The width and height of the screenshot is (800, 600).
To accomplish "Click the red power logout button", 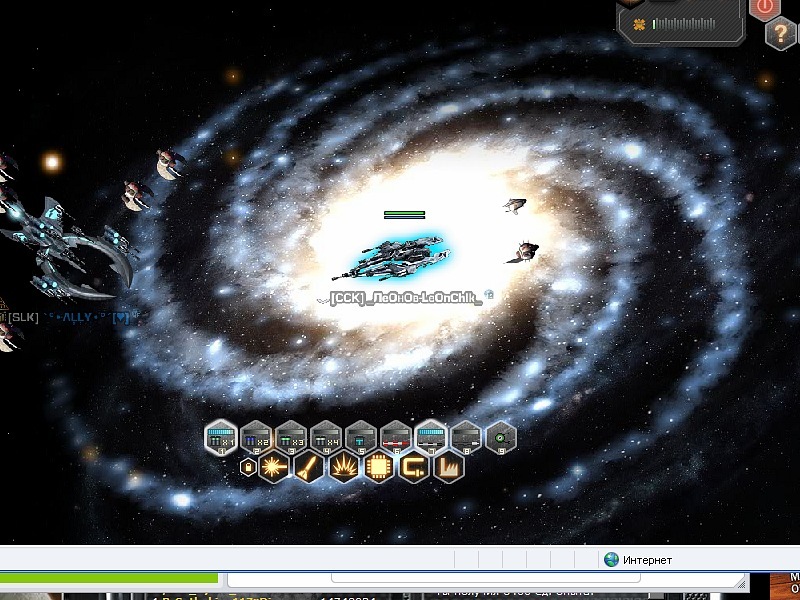I will click(765, 8).
